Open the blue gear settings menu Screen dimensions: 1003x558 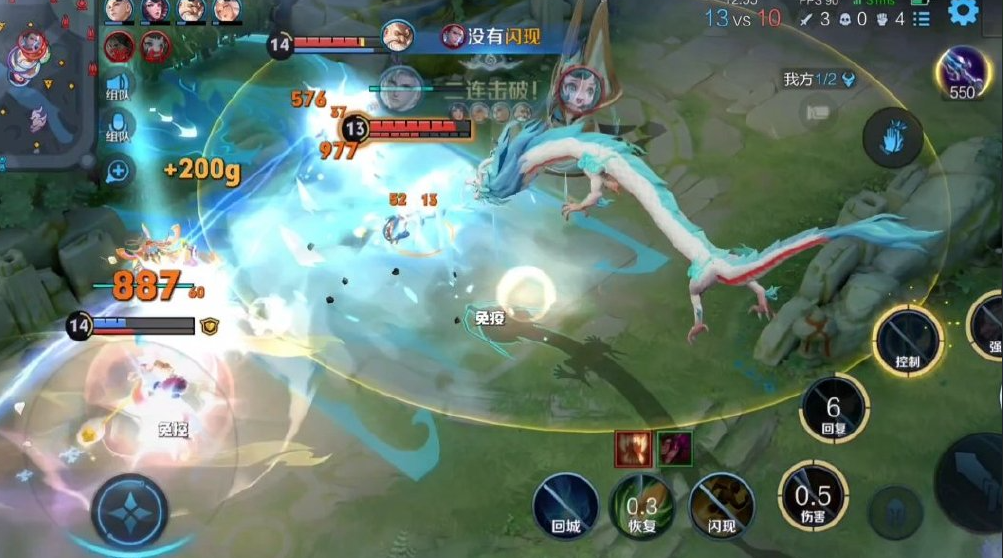tap(964, 13)
